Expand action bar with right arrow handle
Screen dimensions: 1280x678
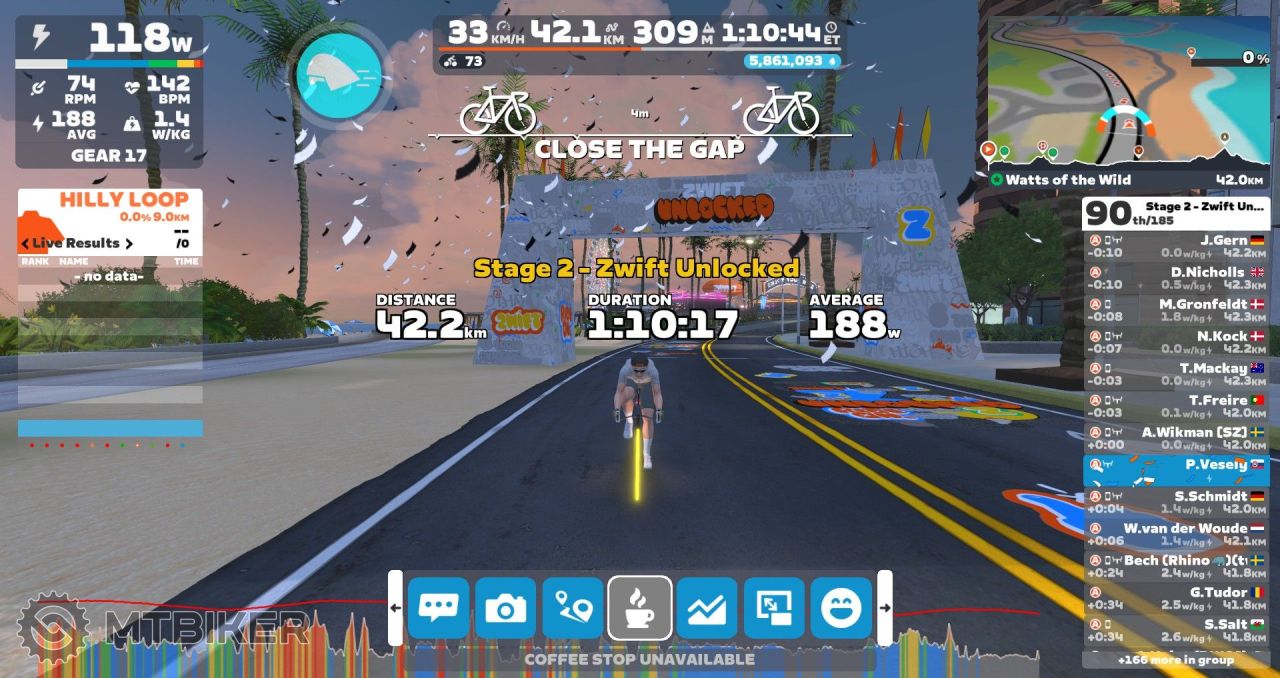pyautogui.click(x=885, y=608)
